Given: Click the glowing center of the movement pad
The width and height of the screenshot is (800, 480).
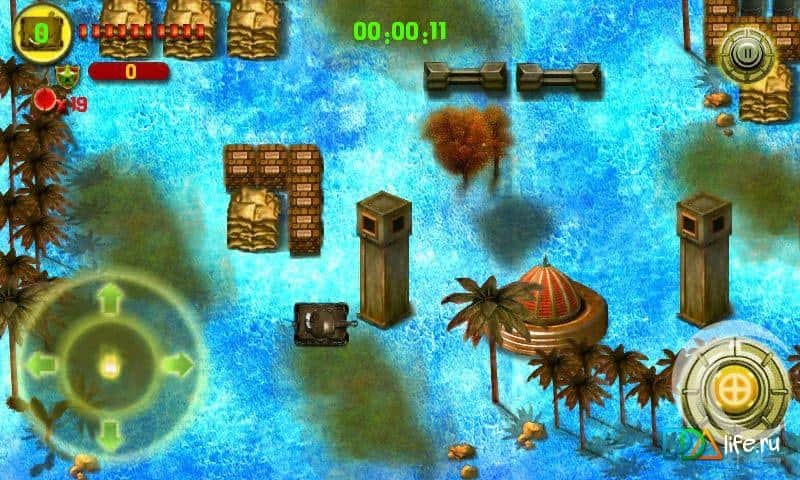Looking at the screenshot, I should click(108, 365).
